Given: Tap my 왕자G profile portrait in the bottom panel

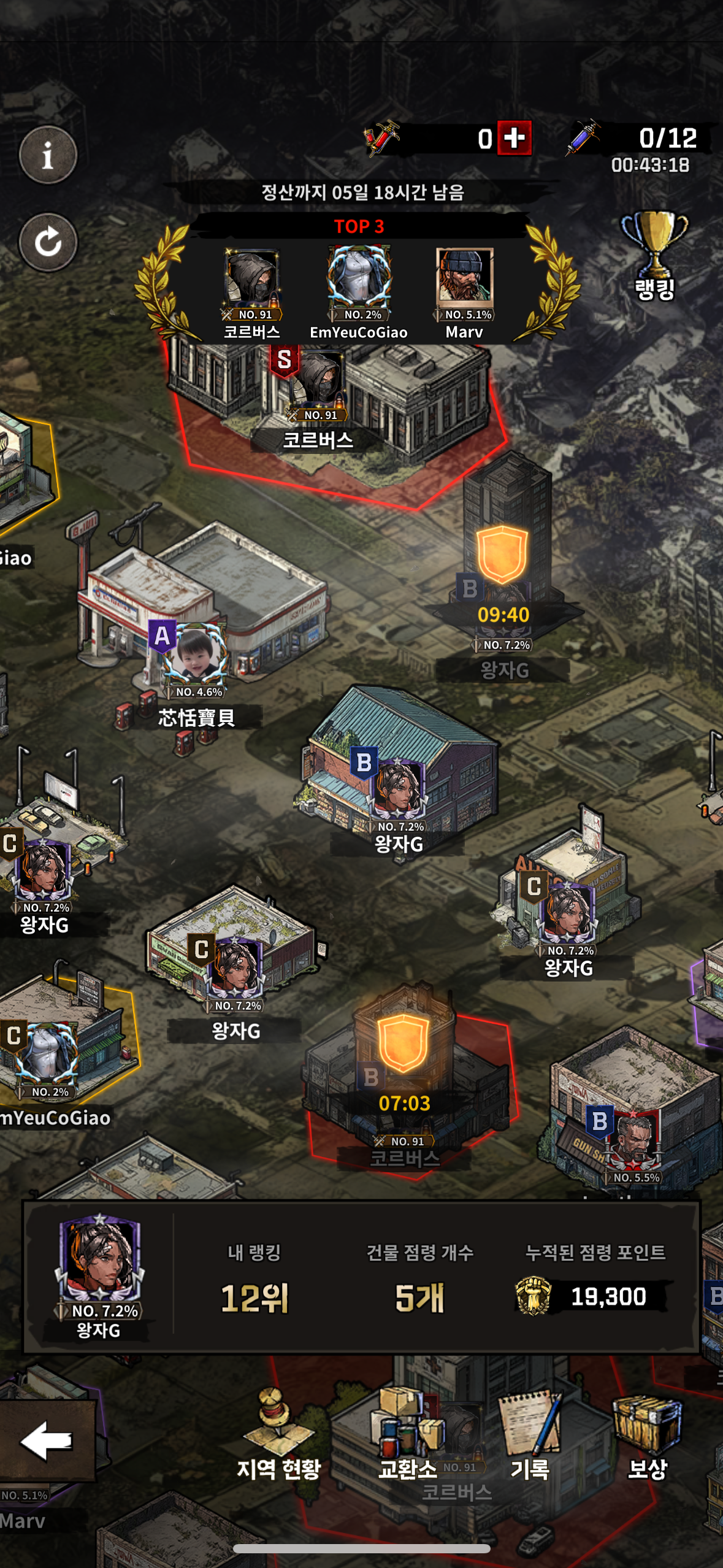Looking at the screenshot, I should 99,1264.
